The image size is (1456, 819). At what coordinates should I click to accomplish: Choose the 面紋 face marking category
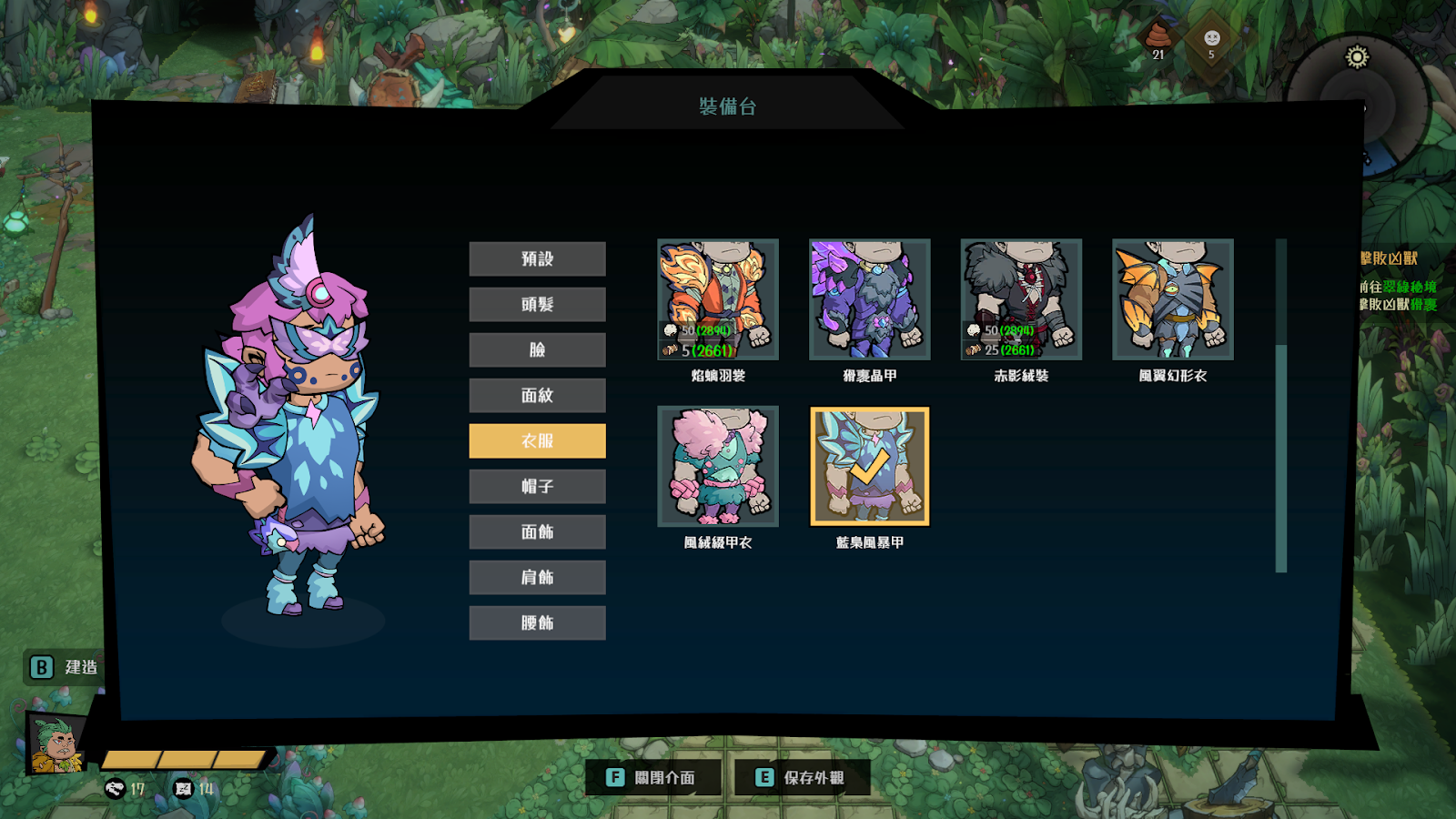pyautogui.click(x=537, y=395)
